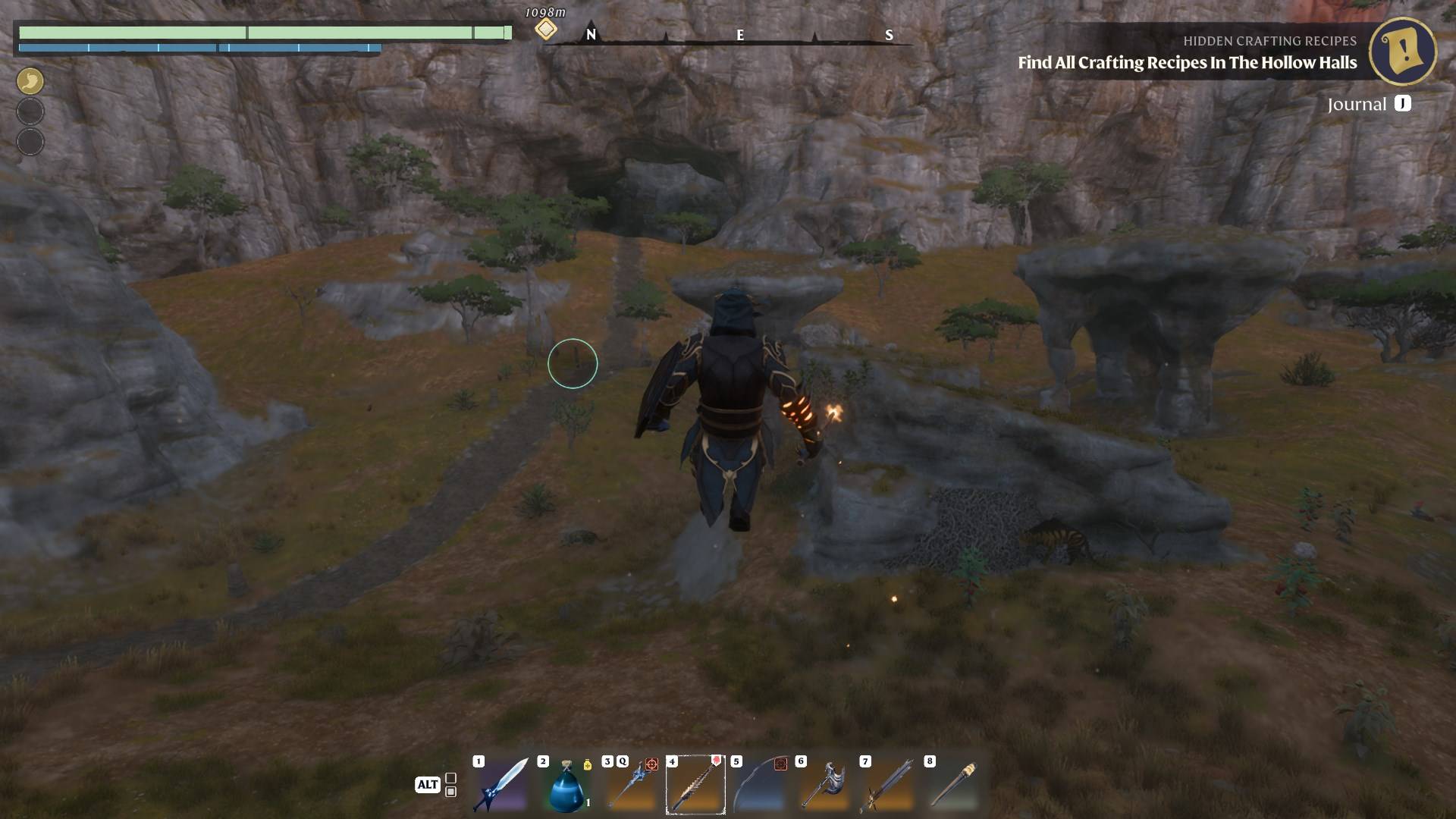Click the ALT hotbar switch label
Image resolution: width=1456 pixels, height=819 pixels.
pyautogui.click(x=429, y=785)
